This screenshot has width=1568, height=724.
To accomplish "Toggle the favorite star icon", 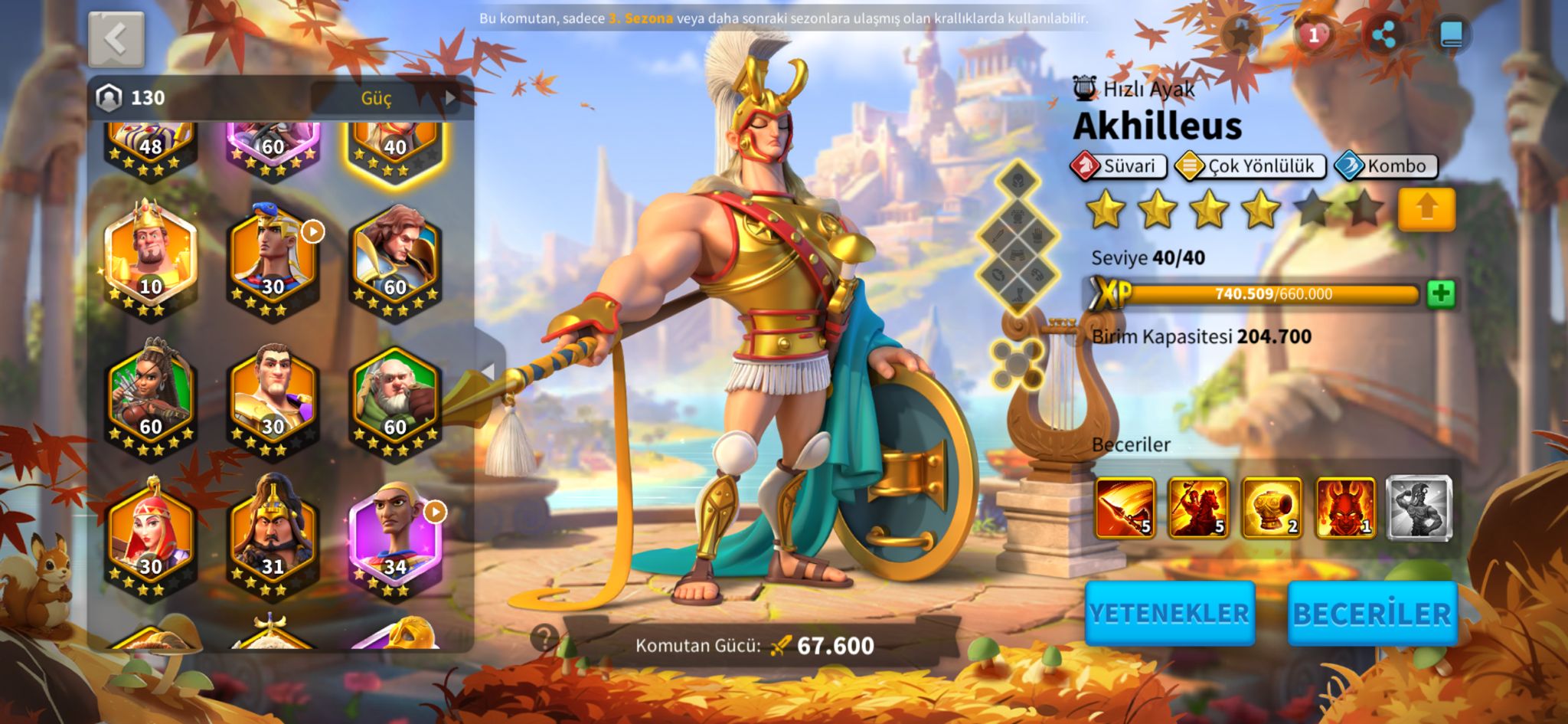I will pos(1242,35).
